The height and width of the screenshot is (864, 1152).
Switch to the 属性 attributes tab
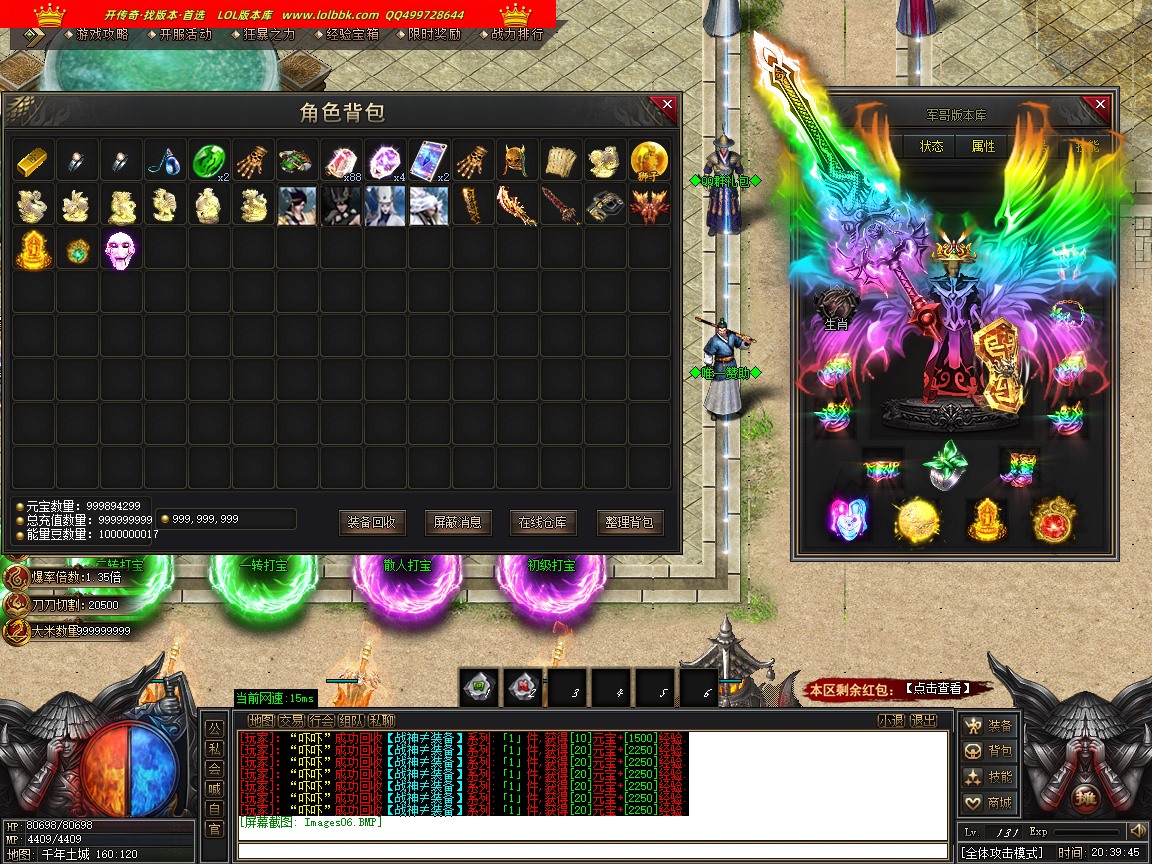[x=984, y=146]
